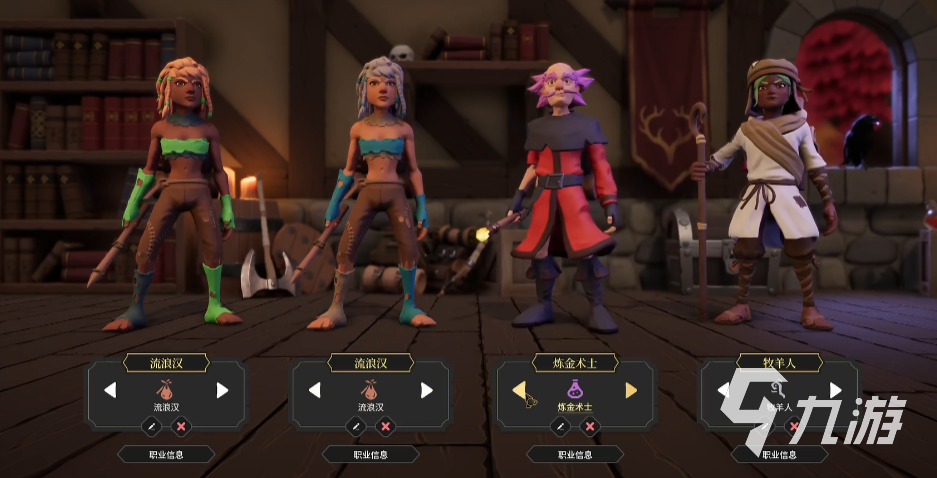Cycle the Alchemist class with its right yellow arrow
This screenshot has height=478, width=937.
[631, 390]
